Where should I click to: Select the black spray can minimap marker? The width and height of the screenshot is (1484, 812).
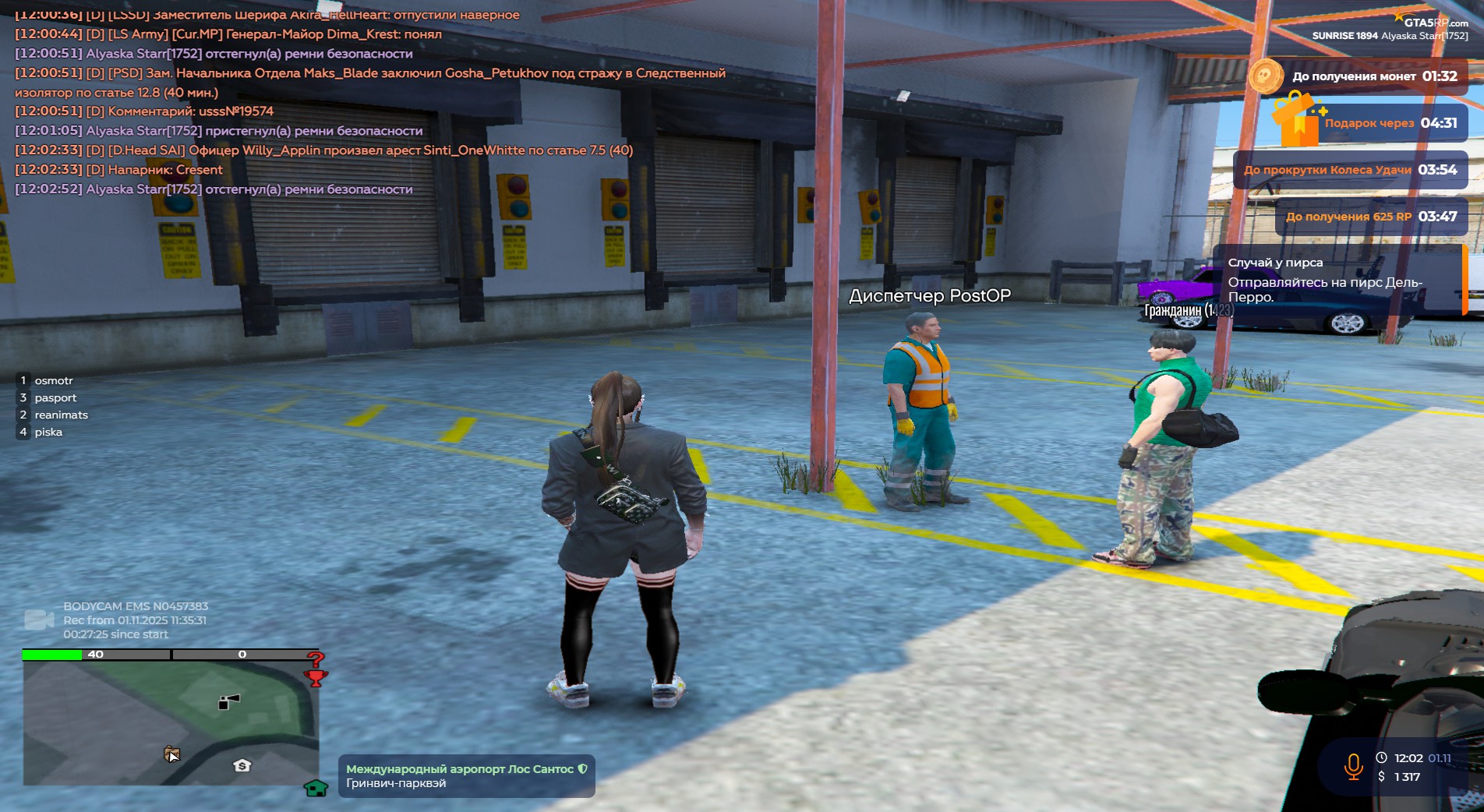(x=228, y=702)
